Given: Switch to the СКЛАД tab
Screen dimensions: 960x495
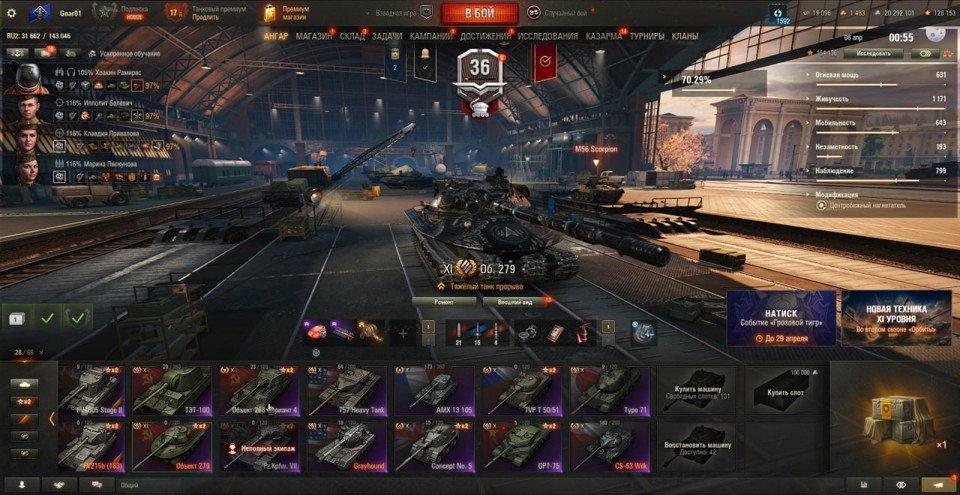Looking at the screenshot, I should pos(352,36).
